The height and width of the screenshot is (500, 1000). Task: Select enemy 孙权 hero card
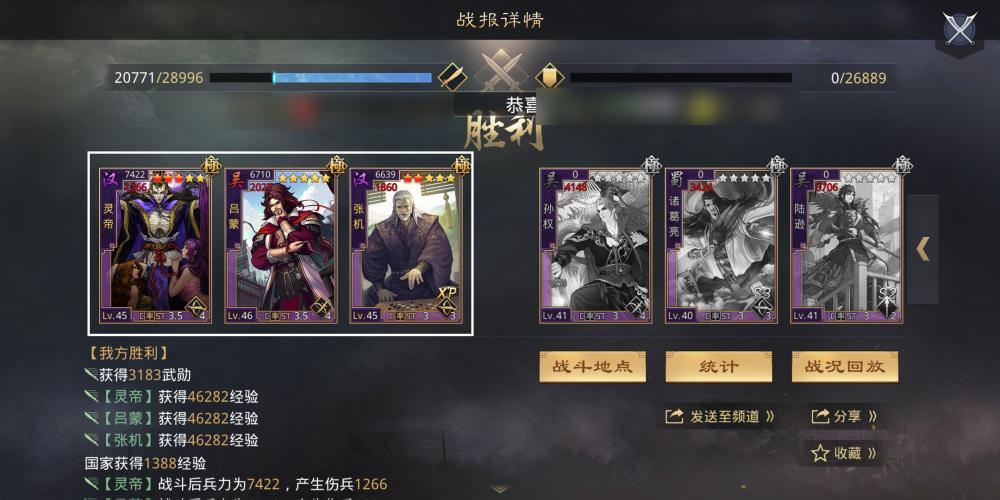[x=596, y=245]
